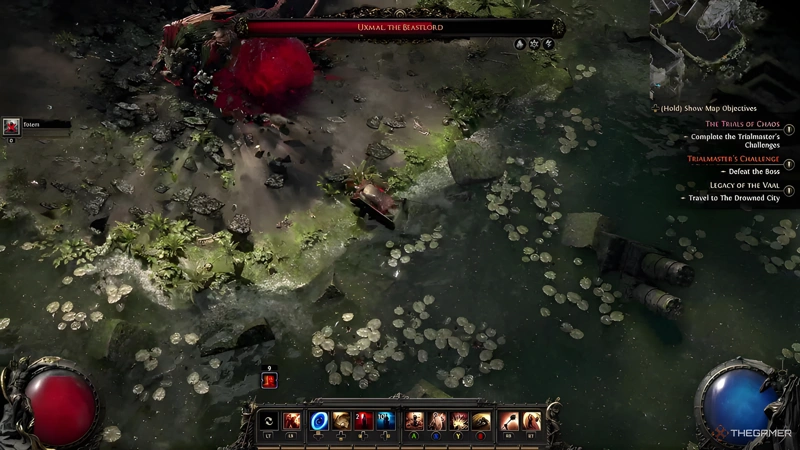Click the red buff icon with 9 stacks
The height and width of the screenshot is (450, 800).
268,380
